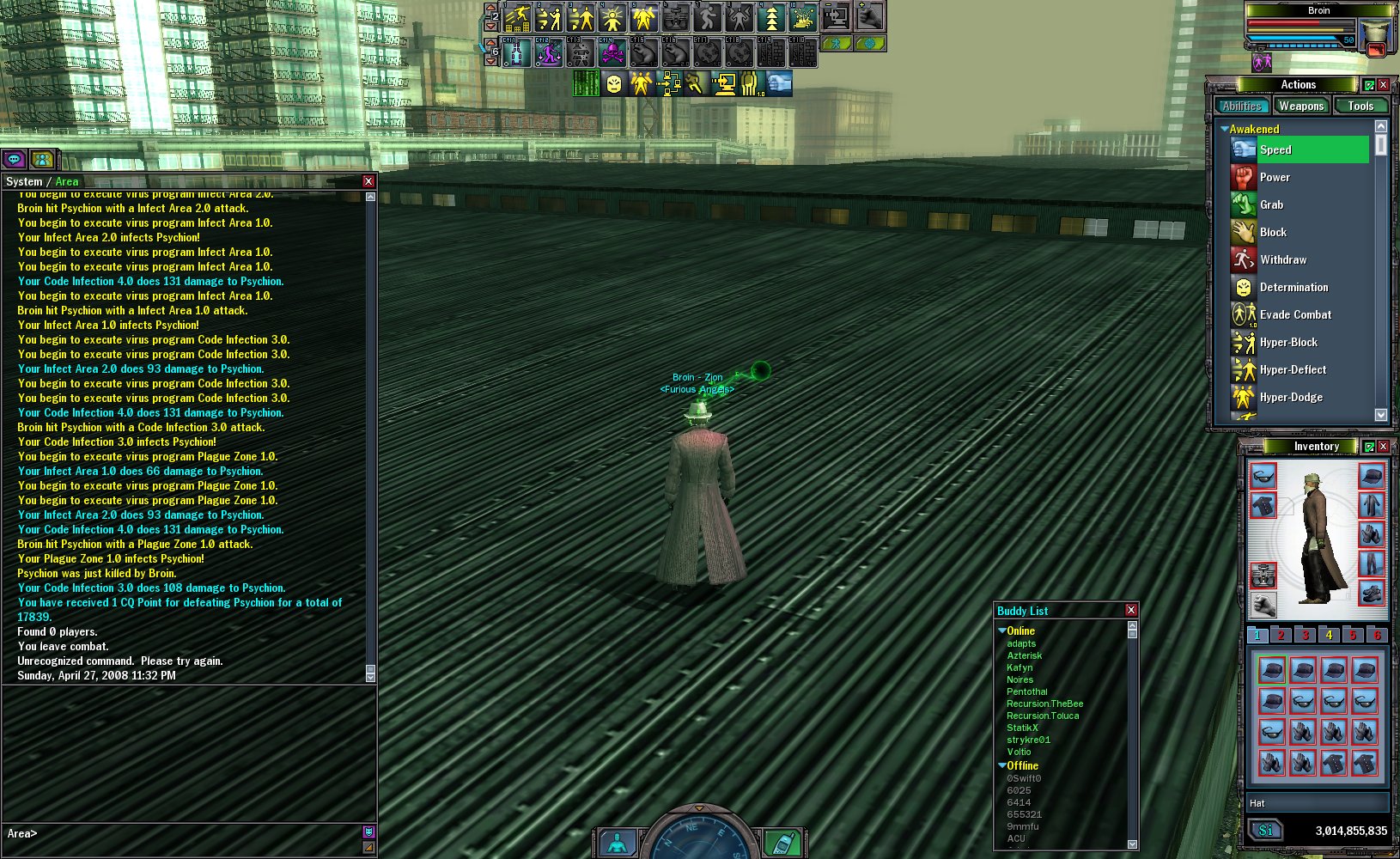Viewport: 1400px width, 859px height.
Task: Choose the Power ability
Action: tap(1275, 177)
